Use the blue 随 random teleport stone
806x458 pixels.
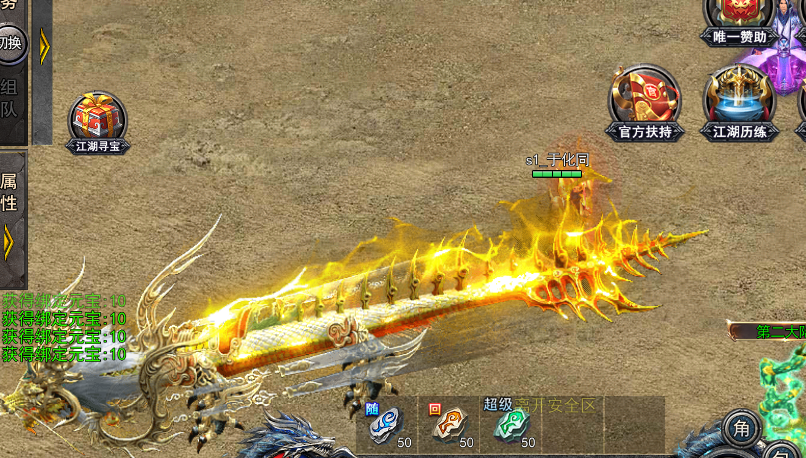pos(386,425)
